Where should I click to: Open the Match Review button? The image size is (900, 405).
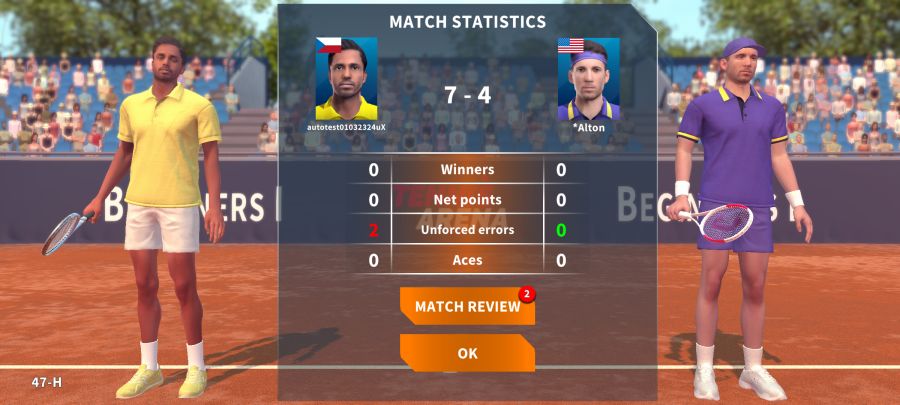coord(467,306)
